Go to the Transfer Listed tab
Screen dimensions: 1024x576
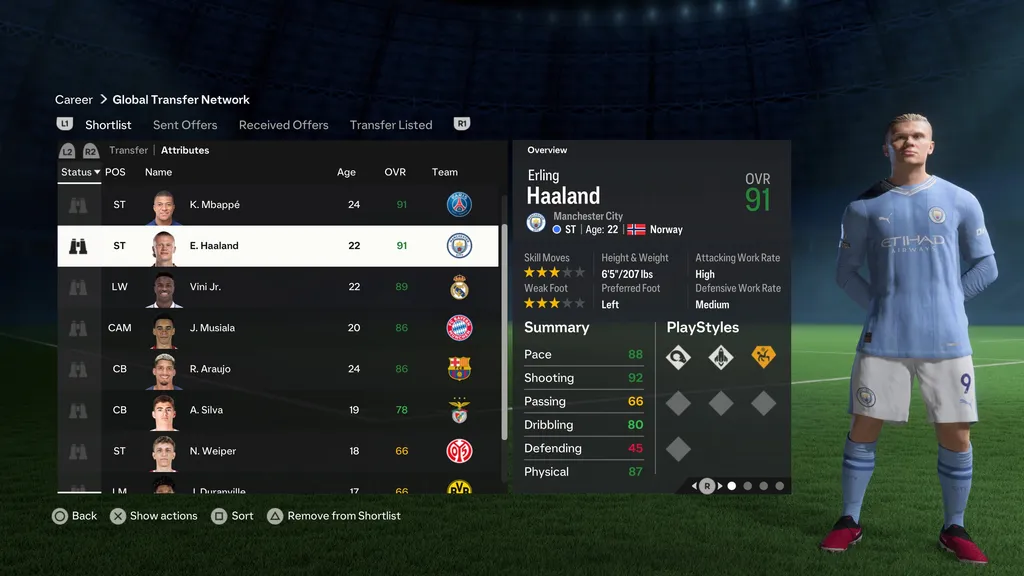391,125
